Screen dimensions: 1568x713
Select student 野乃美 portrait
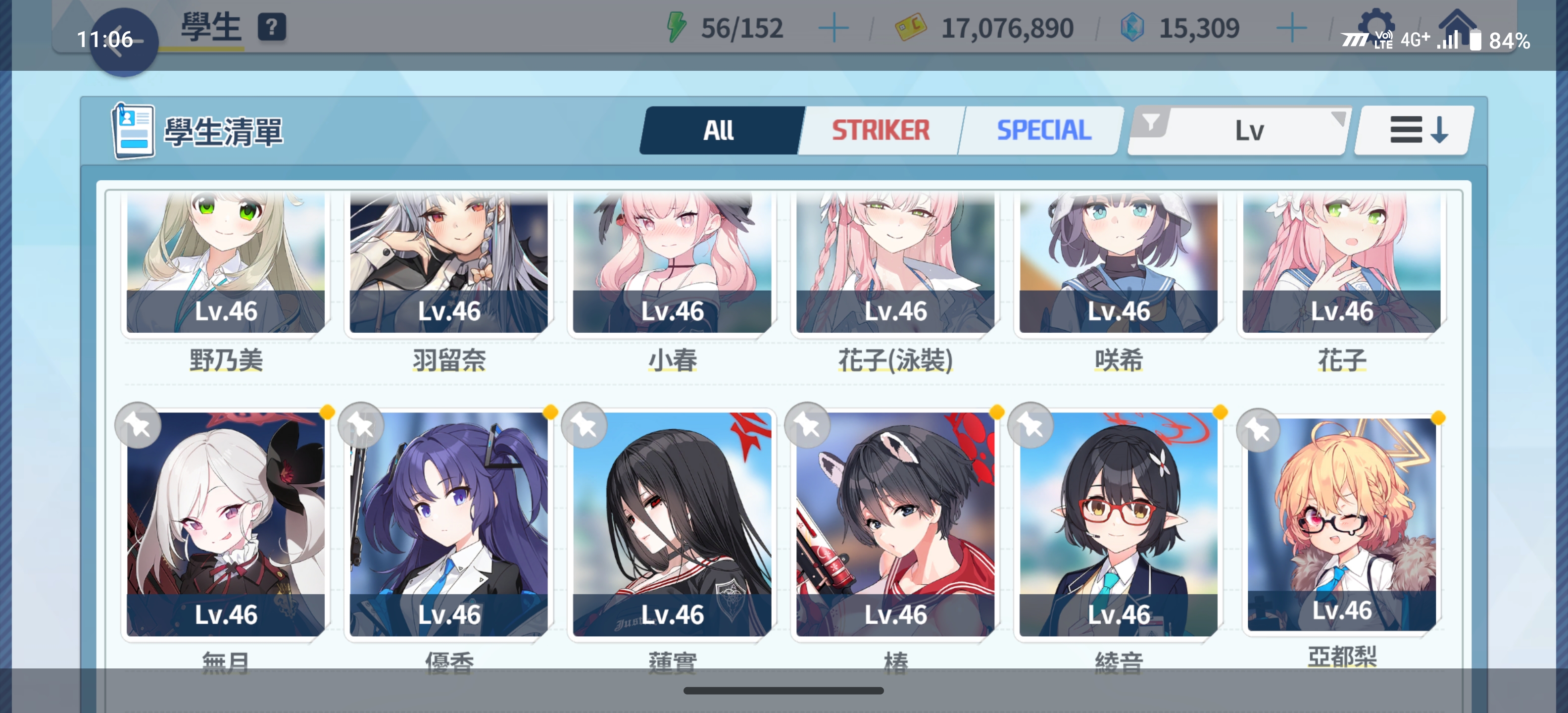click(x=225, y=262)
